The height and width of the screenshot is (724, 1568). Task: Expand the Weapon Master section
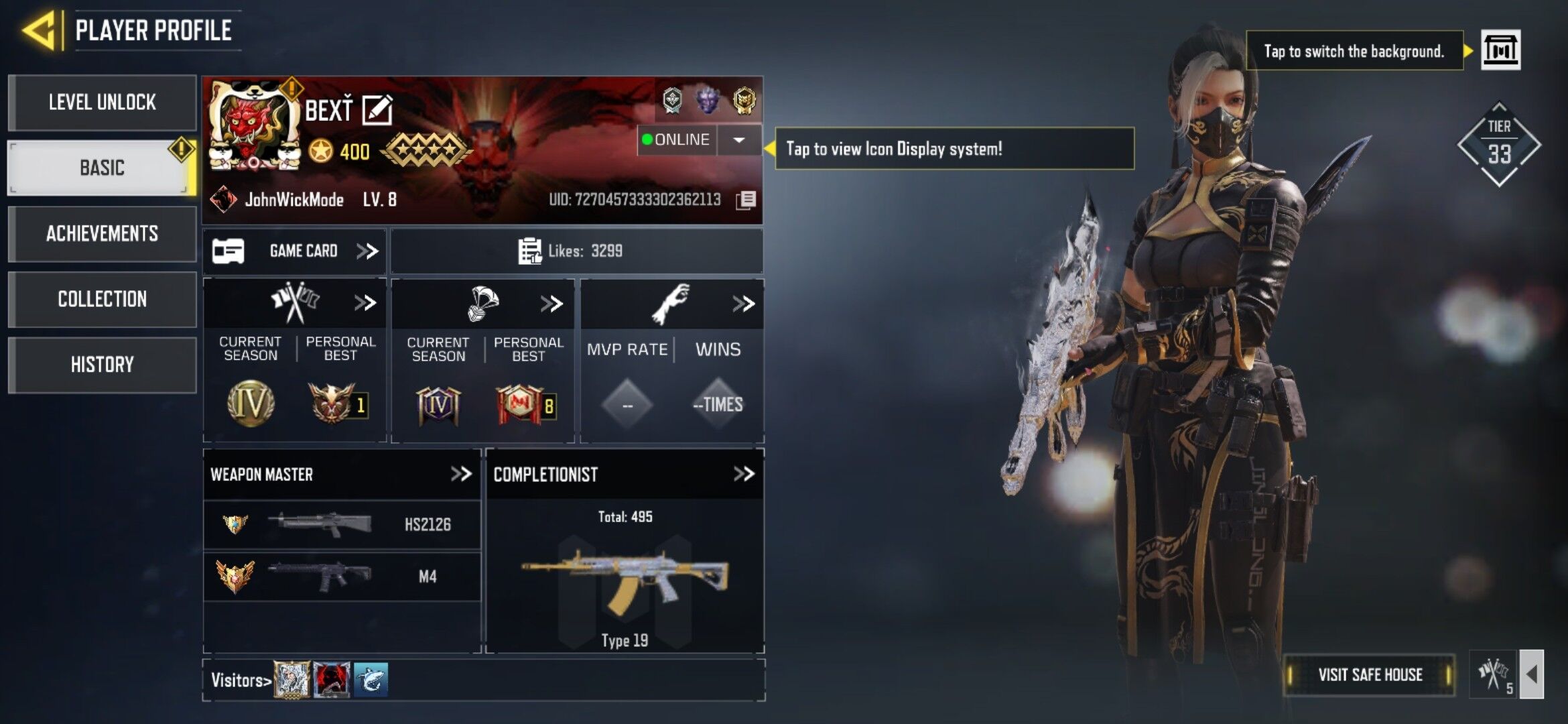point(461,475)
